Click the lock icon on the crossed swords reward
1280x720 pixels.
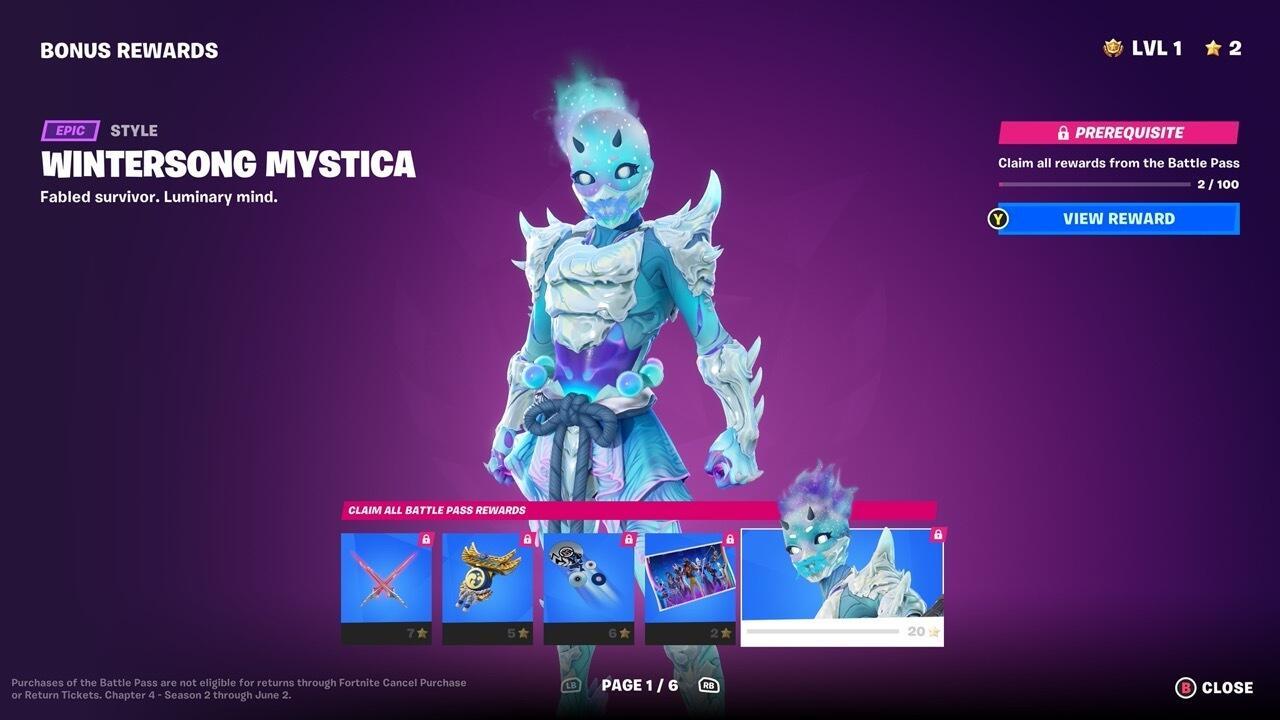point(424,539)
